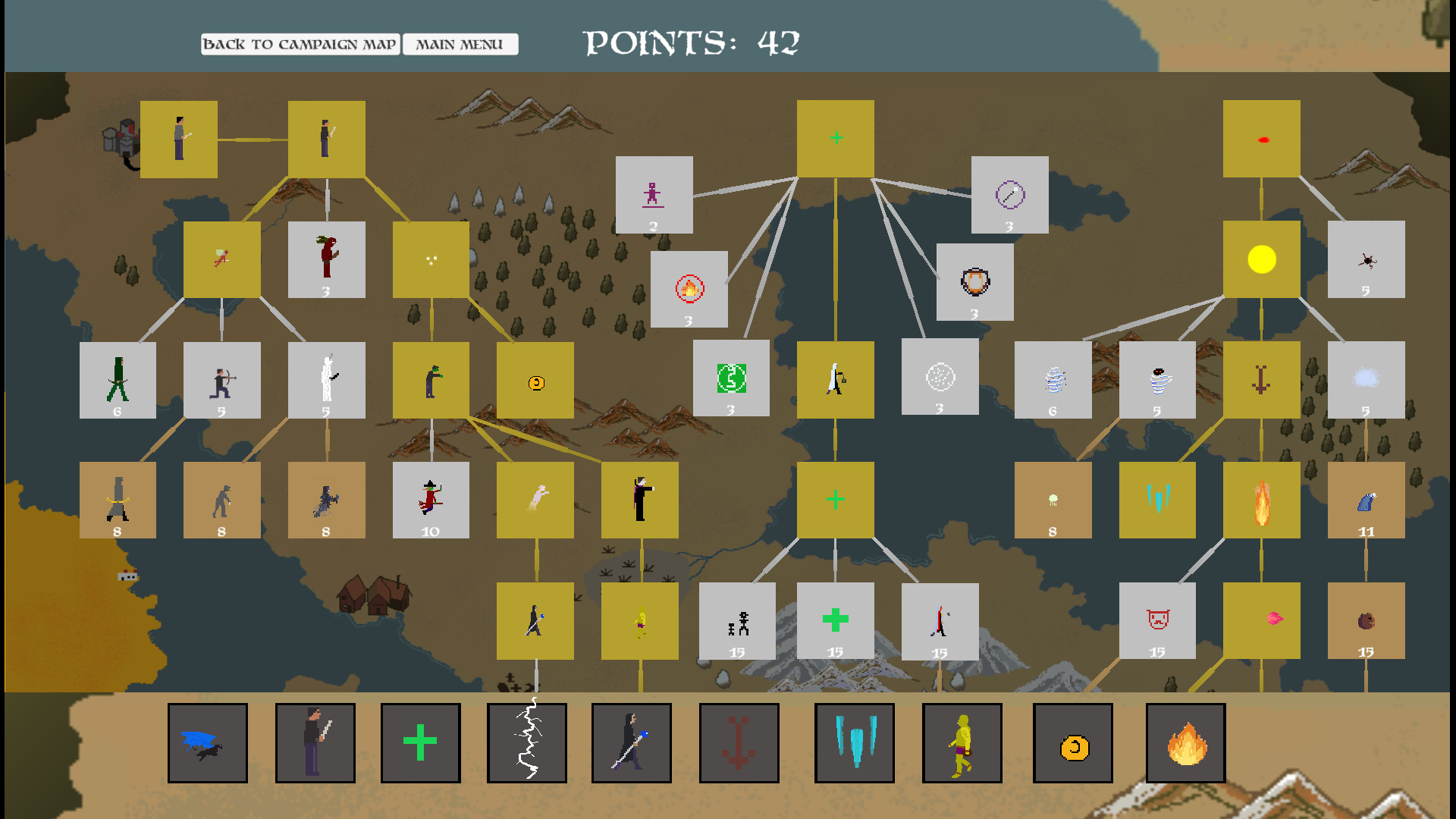Select the yellow golem unit in the hotbar
This screenshot has width=1456, height=819.
[x=962, y=743]
